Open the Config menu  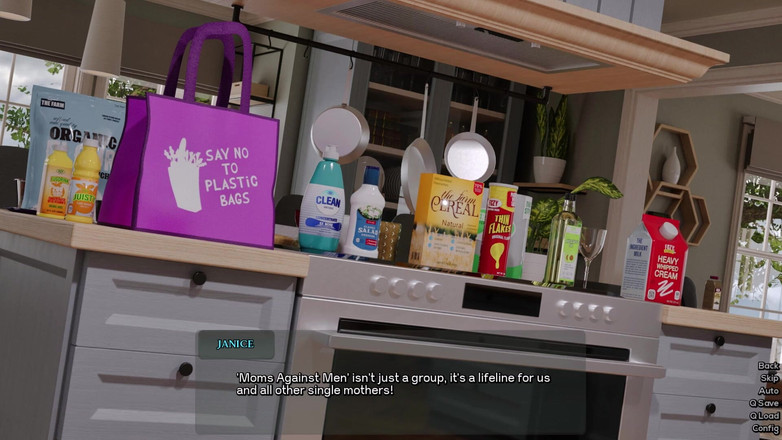point(765,428)
